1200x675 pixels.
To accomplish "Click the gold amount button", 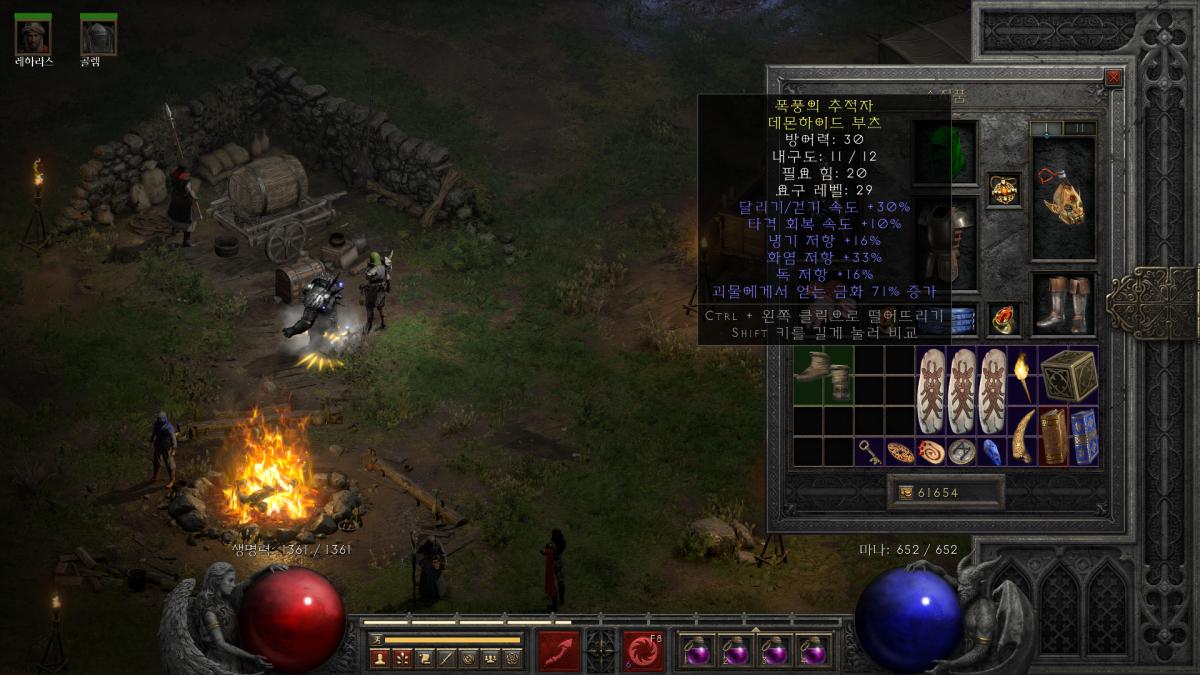I will click(x=945, y=492).
